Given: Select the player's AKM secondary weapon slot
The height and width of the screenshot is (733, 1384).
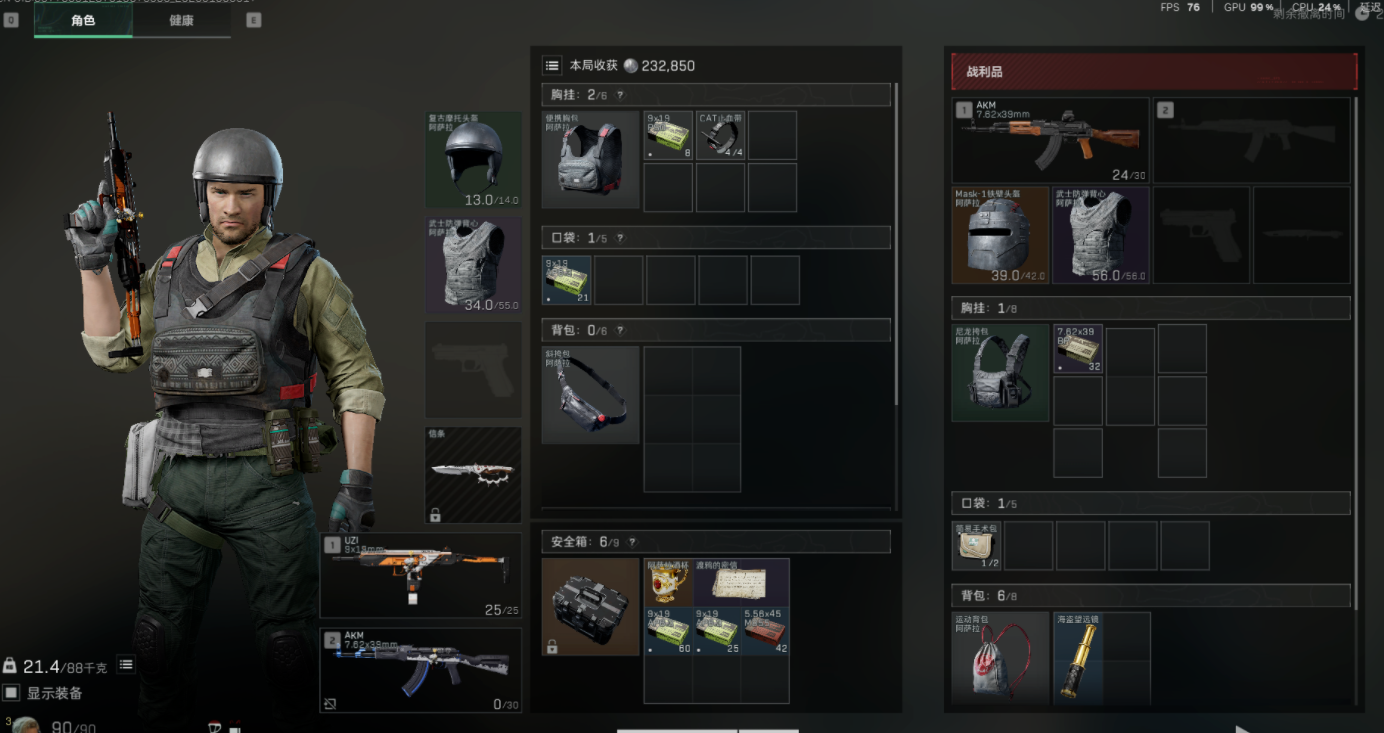Looking at the screenshot, I should (420, 670).
